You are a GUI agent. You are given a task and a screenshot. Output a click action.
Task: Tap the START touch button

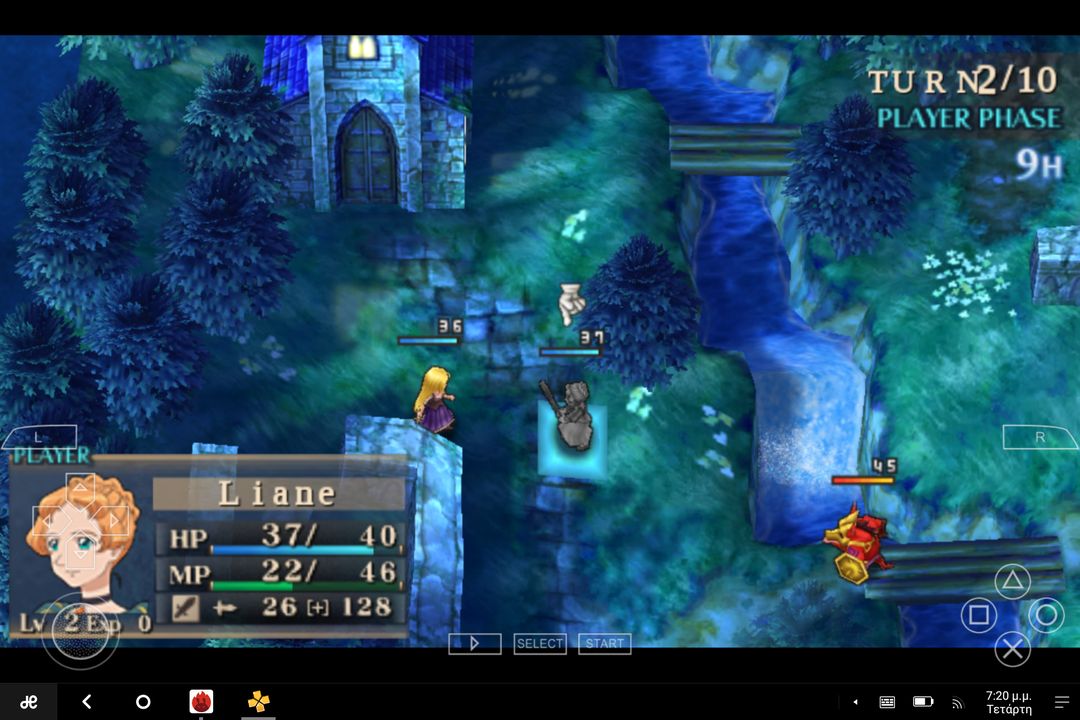[x=605, y=644]
